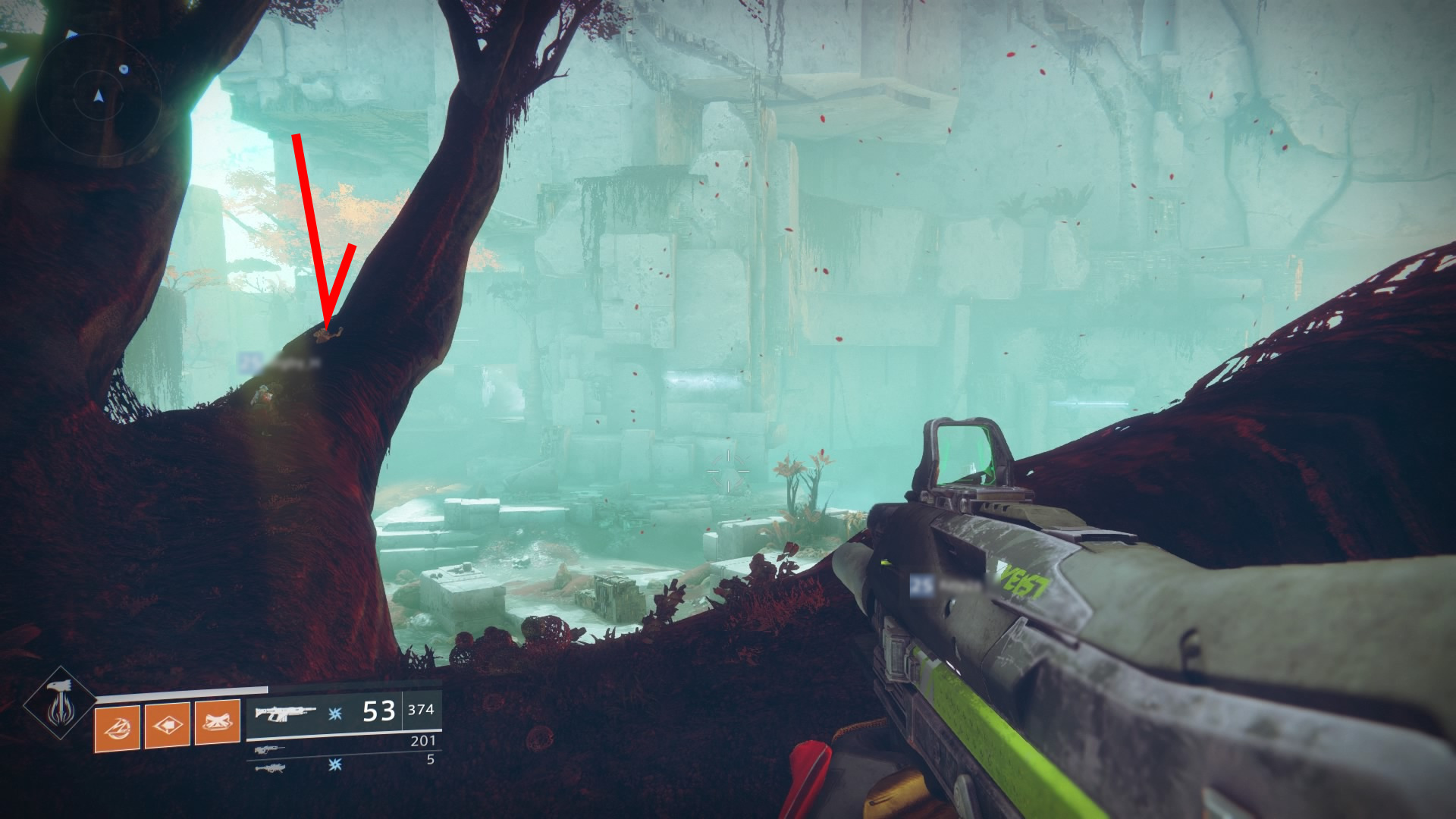1456x819 pixels.
Task: Select the equipped auto rifle weapon icon
Action: [284, 713]
